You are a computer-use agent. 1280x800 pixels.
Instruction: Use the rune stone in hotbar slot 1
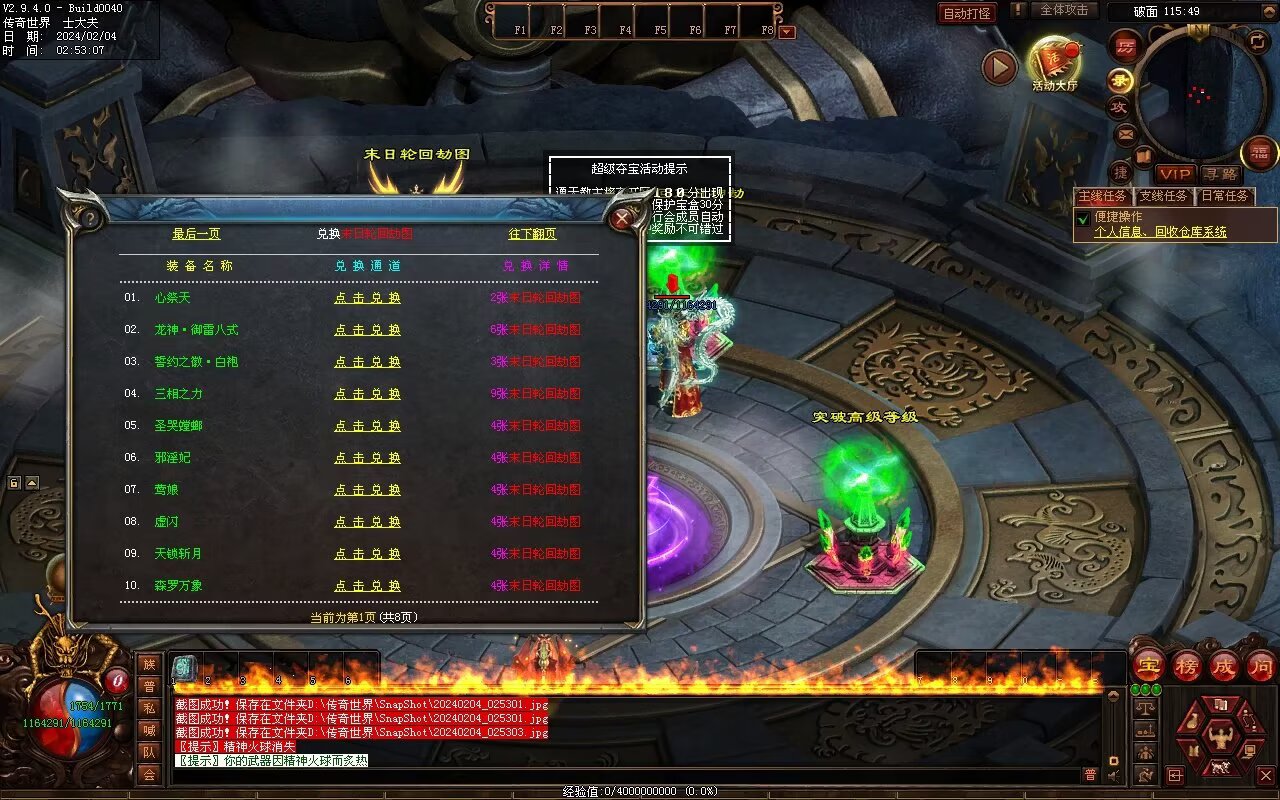185,668
